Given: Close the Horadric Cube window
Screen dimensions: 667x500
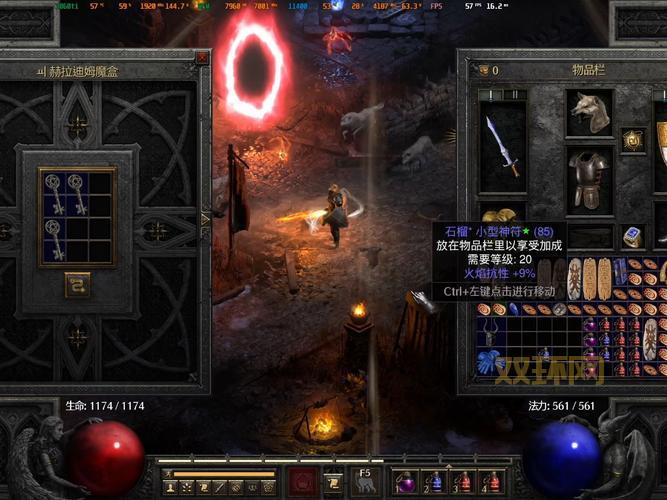Looking at the screenshot, I should click(x=203, y=58).
